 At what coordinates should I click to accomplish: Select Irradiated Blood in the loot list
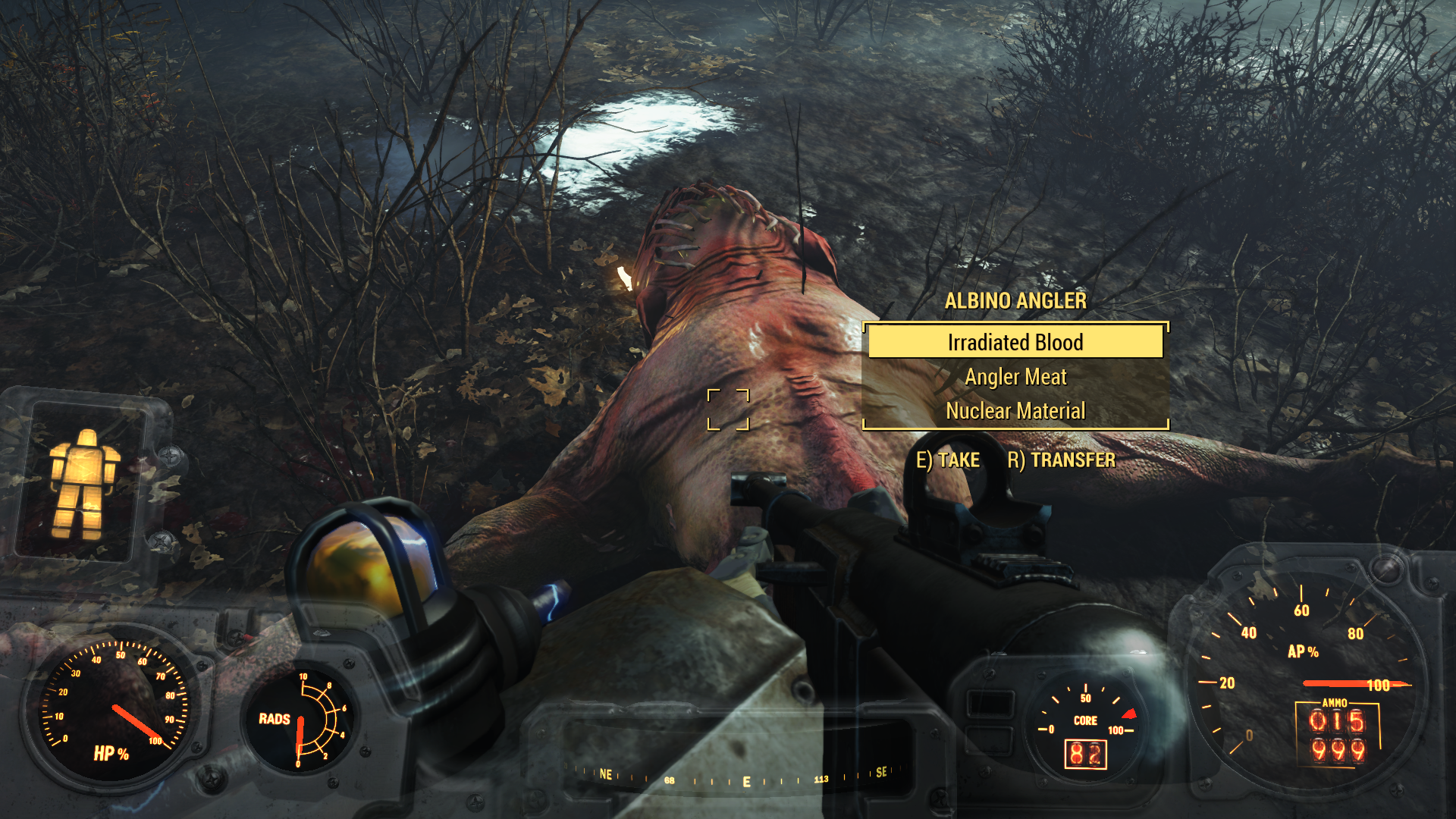click(x=1015, y=342)
